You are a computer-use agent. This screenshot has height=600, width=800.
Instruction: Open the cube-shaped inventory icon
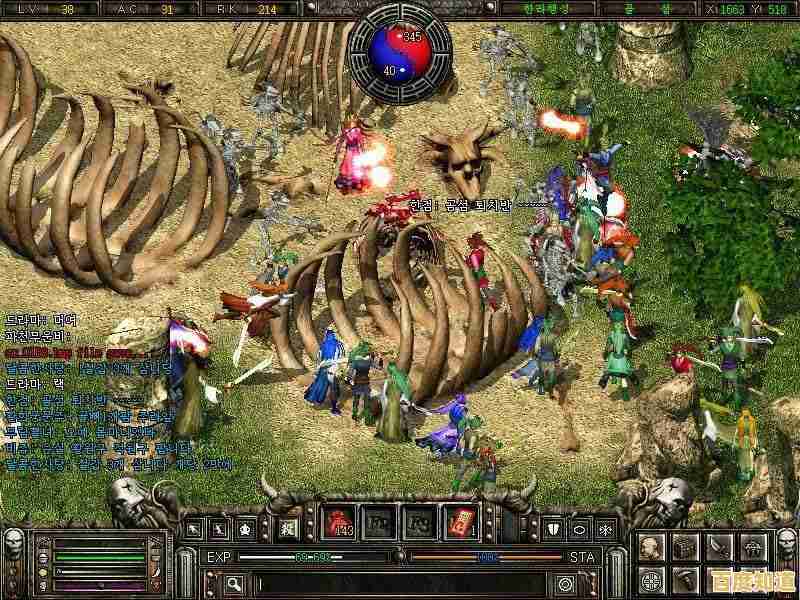click(685, 547)
